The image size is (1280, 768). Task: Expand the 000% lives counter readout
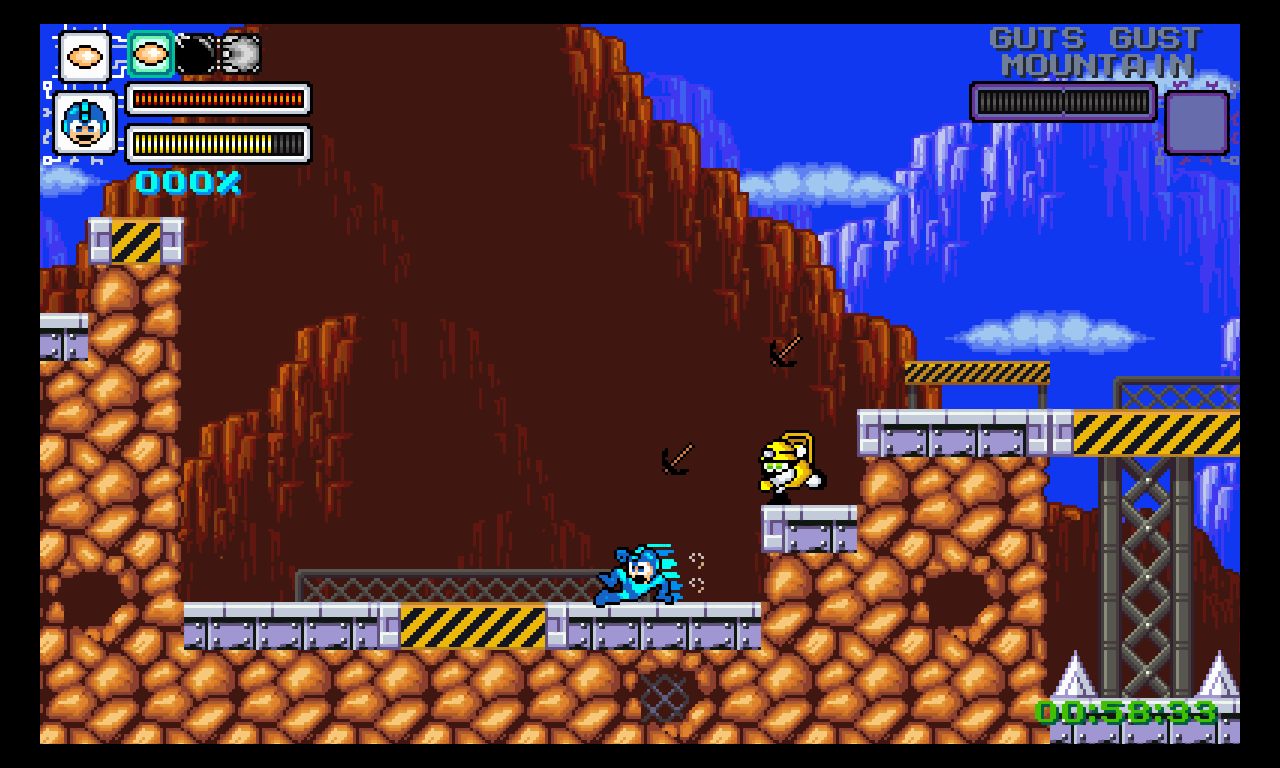coord(186,182)
